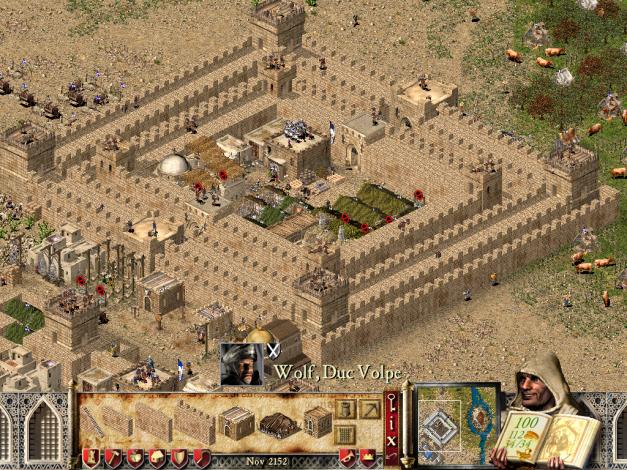The image size is (627, 470).
Task: Switch to the shield weapons category tab
Action: [179, 458]
